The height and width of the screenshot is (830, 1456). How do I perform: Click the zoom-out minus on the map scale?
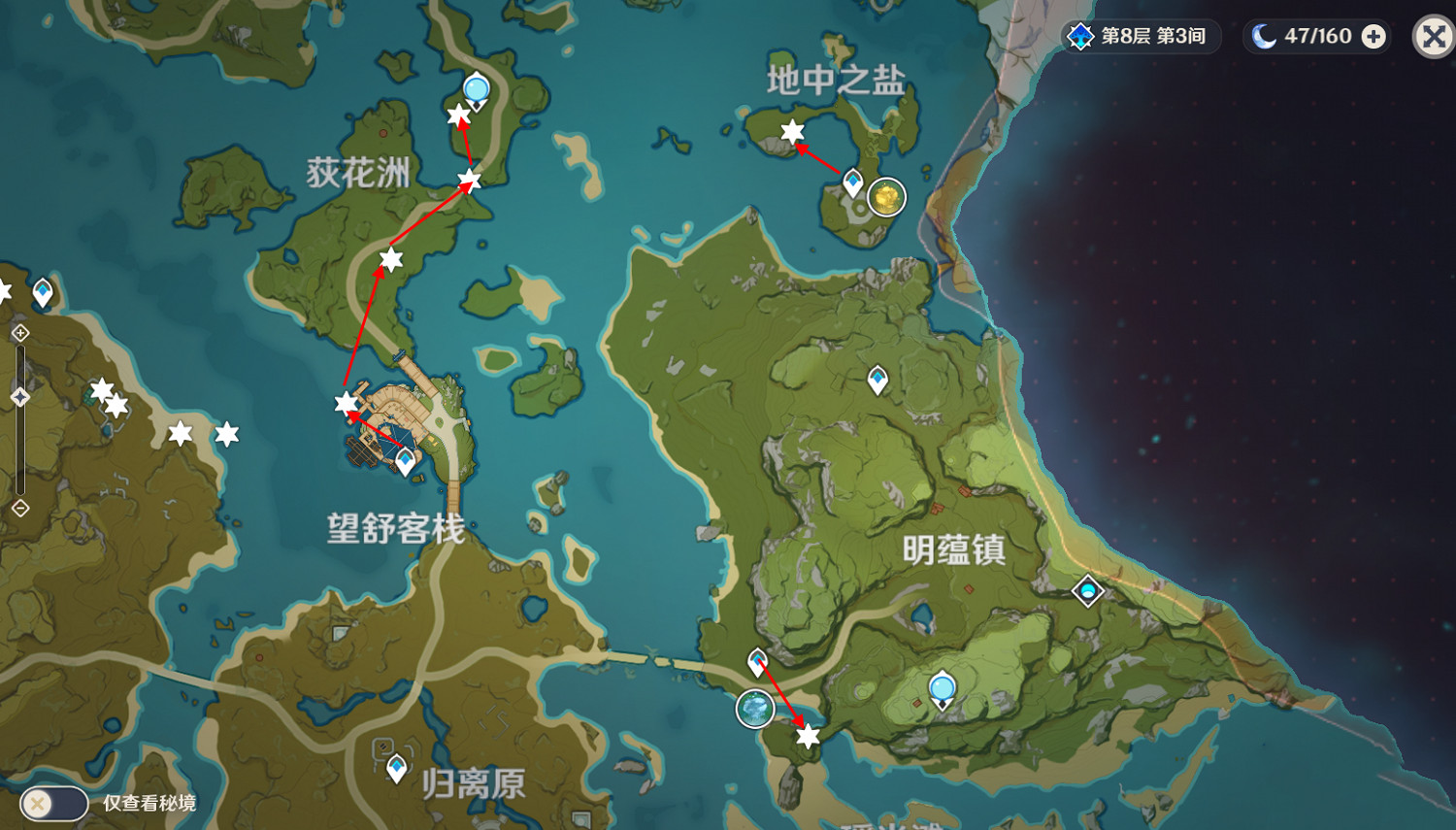coord(19,507)
